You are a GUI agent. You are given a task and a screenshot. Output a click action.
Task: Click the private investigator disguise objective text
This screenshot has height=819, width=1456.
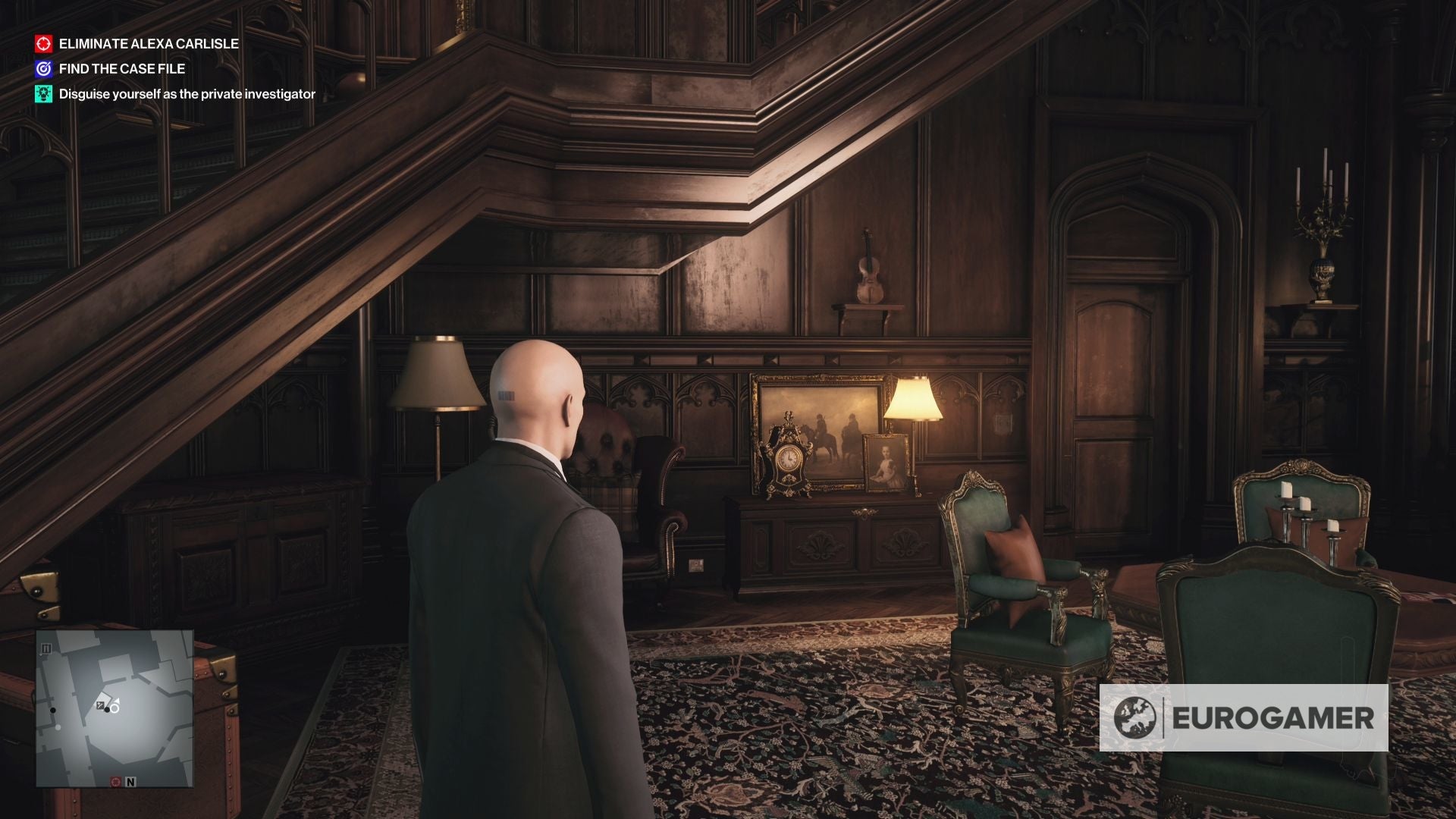click(186, 95)
